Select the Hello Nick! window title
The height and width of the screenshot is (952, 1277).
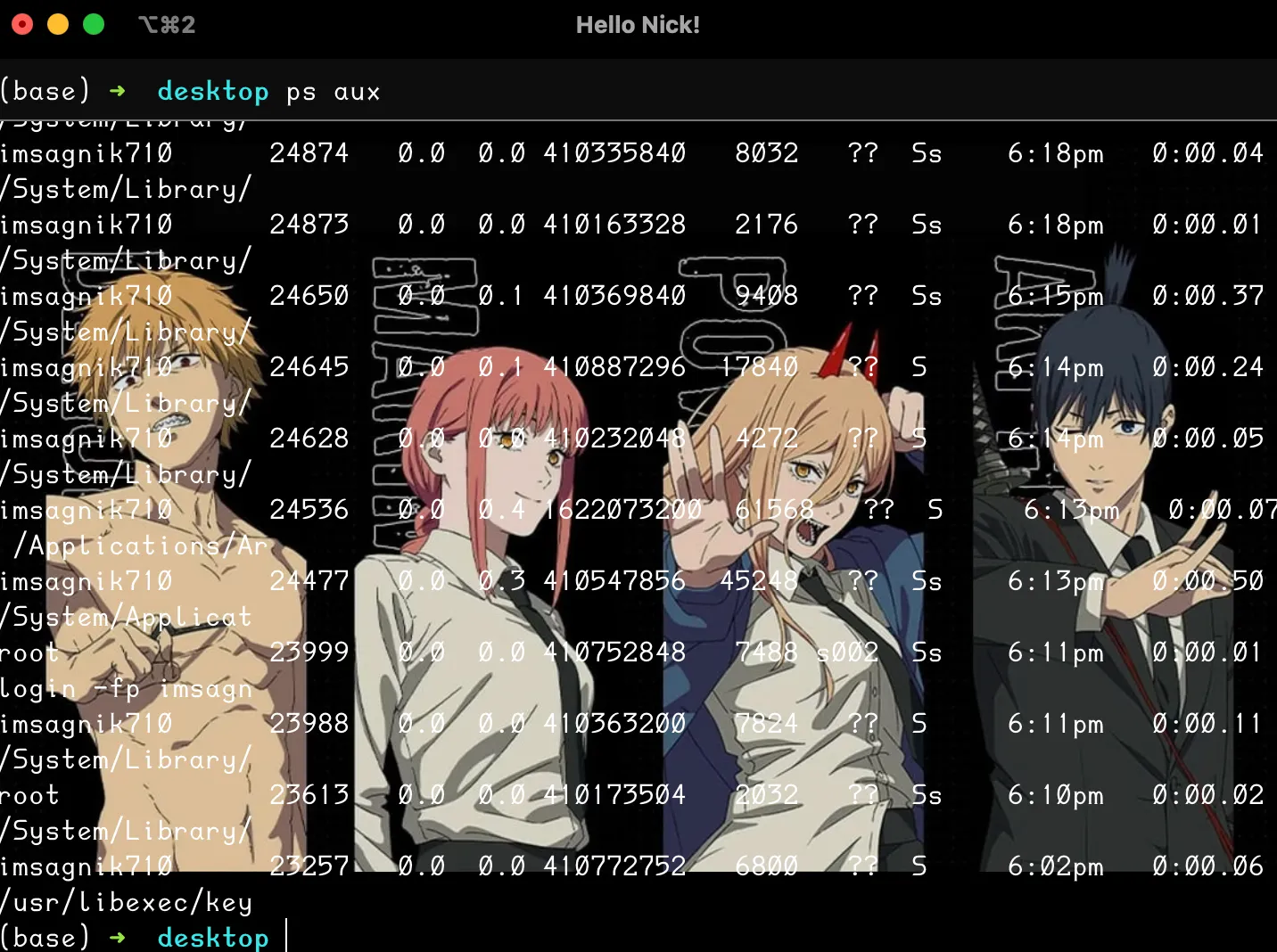click(638, 24)
